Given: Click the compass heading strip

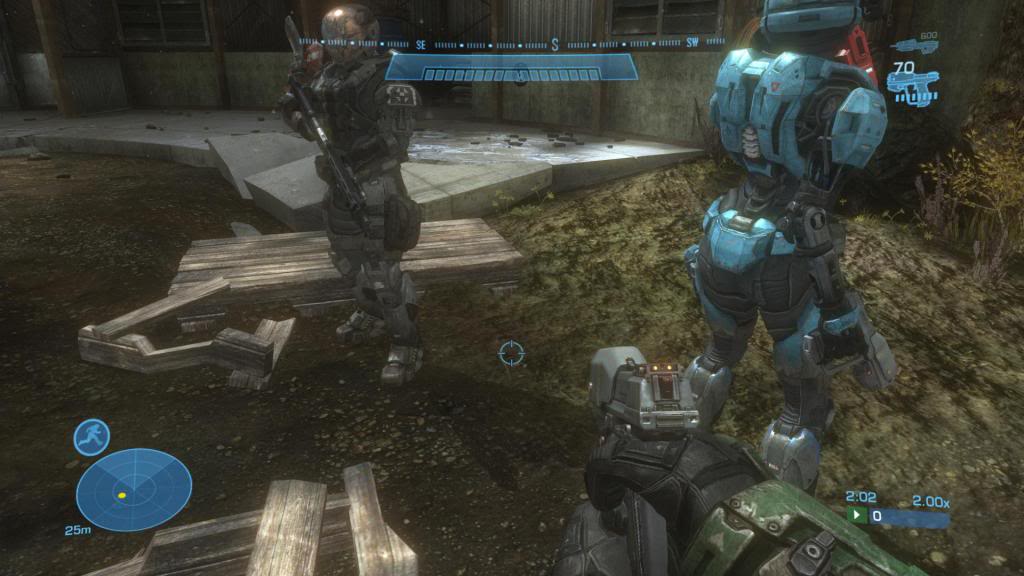Looking at the screenshot, I should point(512,44).
